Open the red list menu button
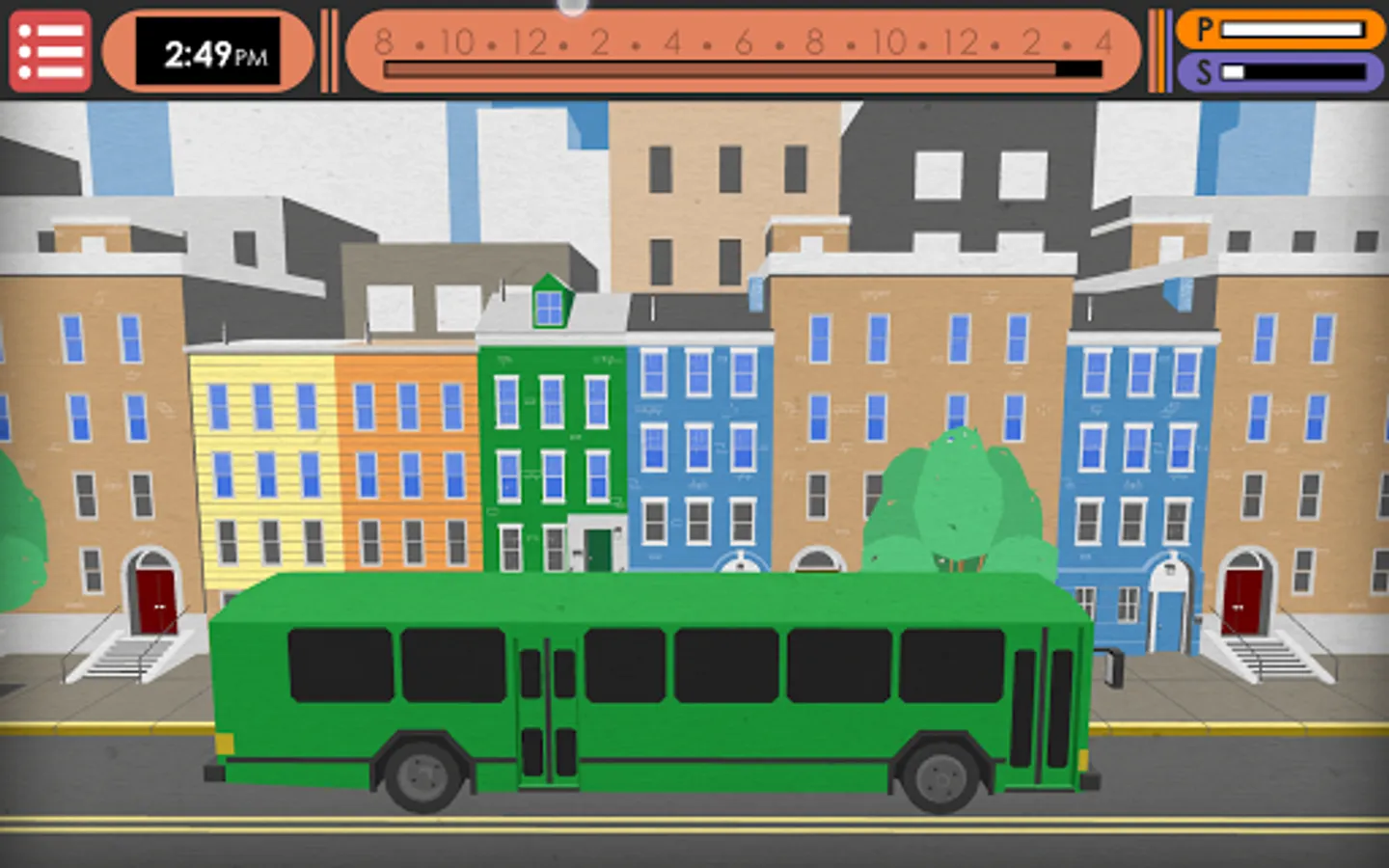 50,51
